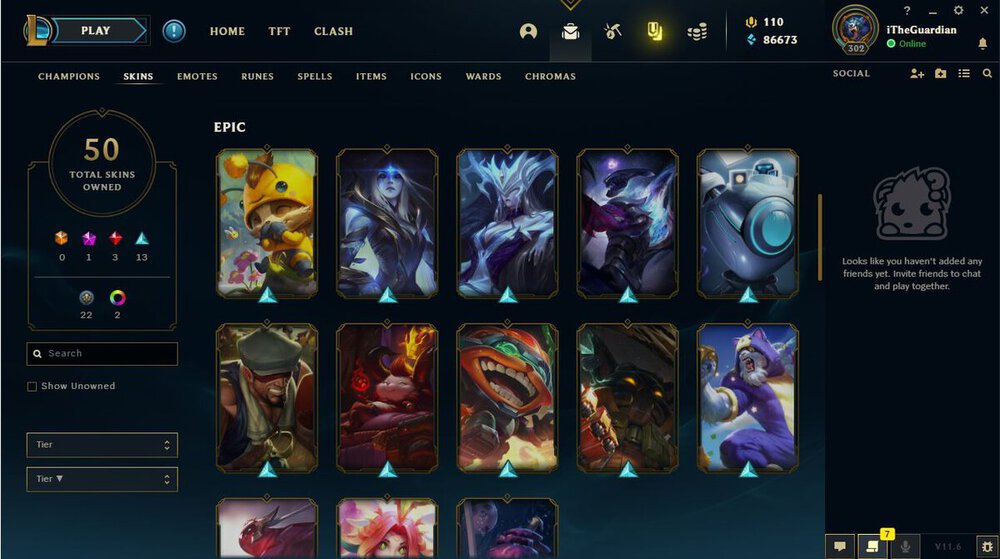Viewport: 1000px width, 559px height.
Task: Show the SPELLS tab
Action: 315,77
